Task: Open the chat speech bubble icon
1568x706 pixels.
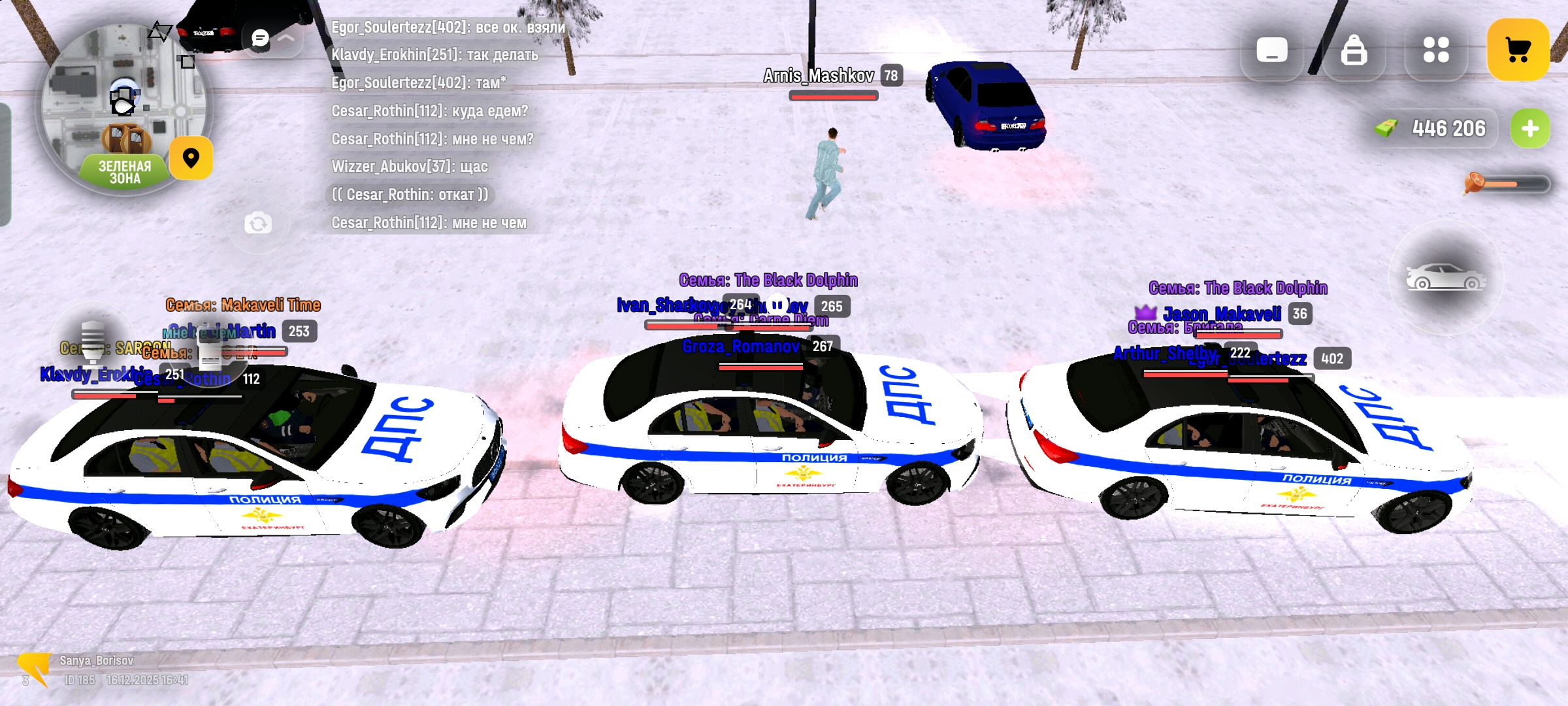Action: (260, 39)
